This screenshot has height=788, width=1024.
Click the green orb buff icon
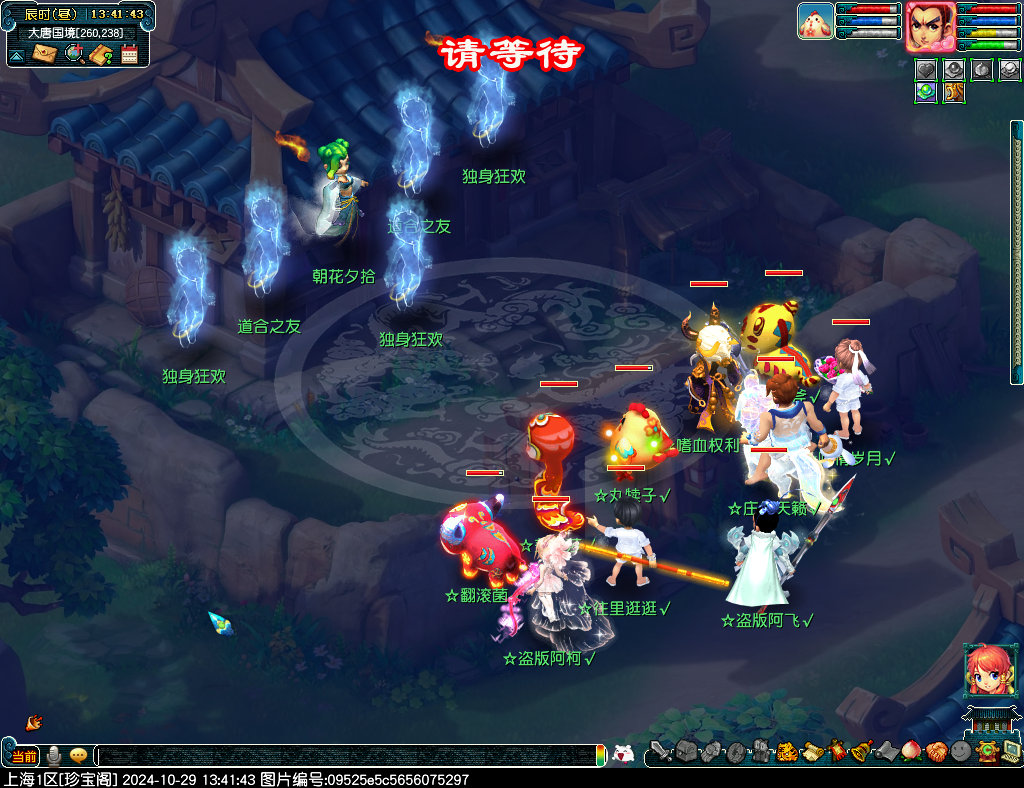(x=925, y=92)
